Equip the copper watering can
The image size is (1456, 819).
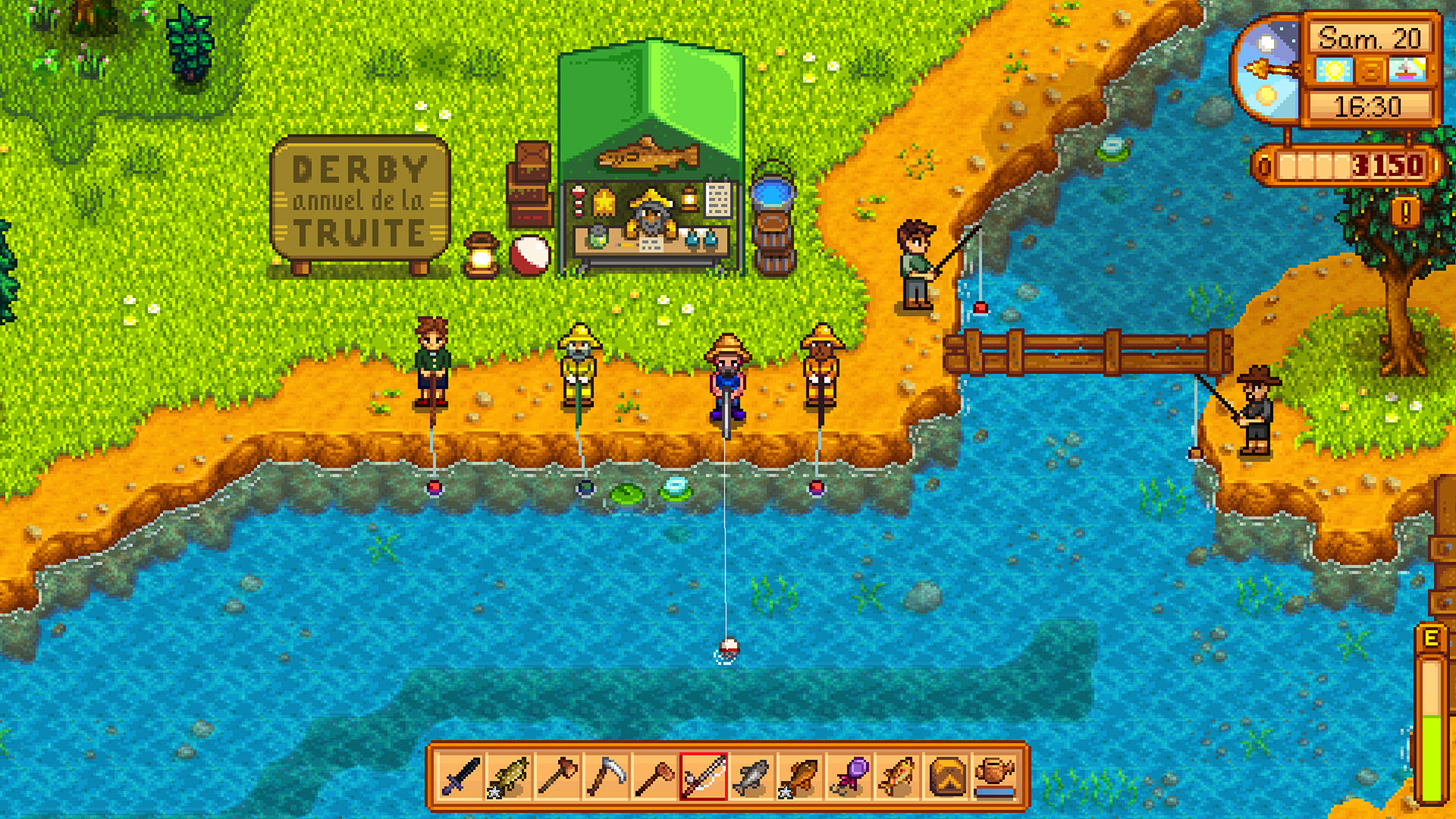[x=995, y=777]
